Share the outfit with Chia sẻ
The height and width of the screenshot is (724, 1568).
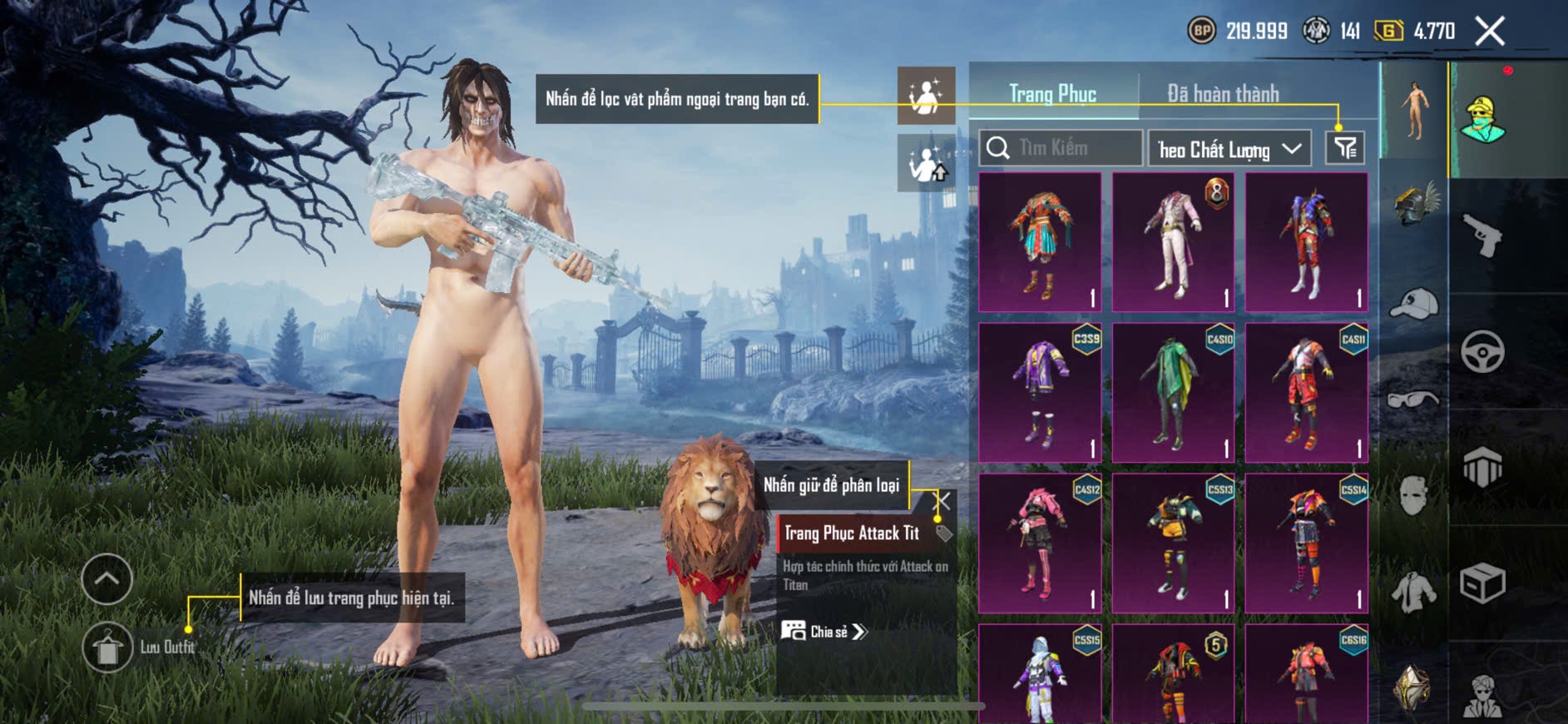824,632
